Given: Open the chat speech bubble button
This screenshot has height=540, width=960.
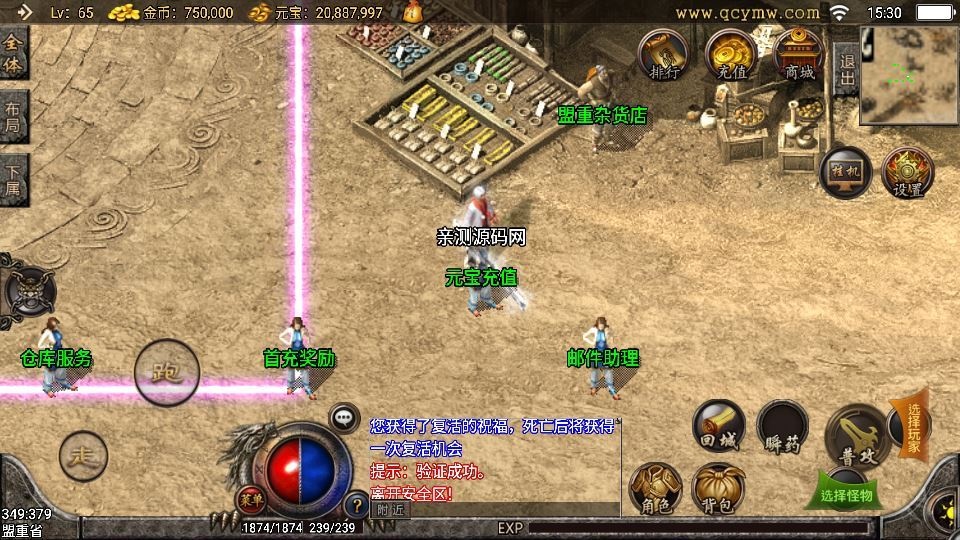Looking at the screenshot, I should (345, 417).
